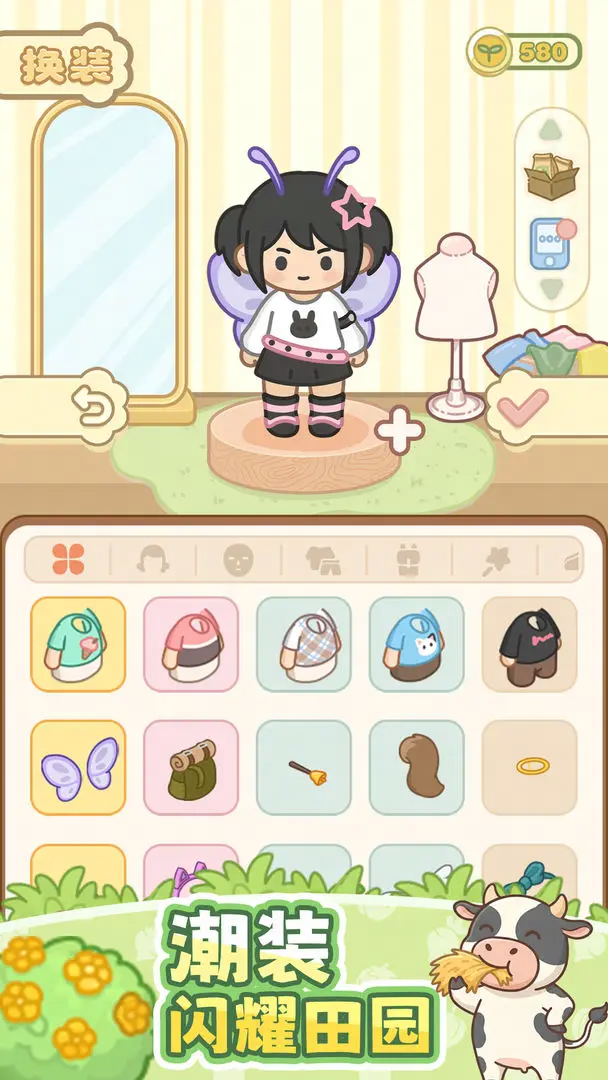Open the cardboard box storage icon
This screenshot has width=608, height=1080.
[x=551, y=175]
